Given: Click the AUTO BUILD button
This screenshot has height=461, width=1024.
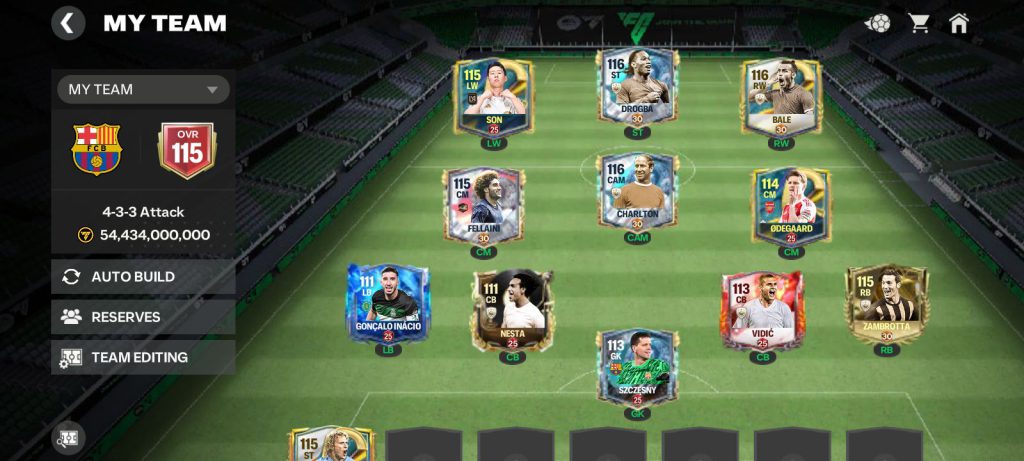Looking at the screenshot, I should 143,277.
